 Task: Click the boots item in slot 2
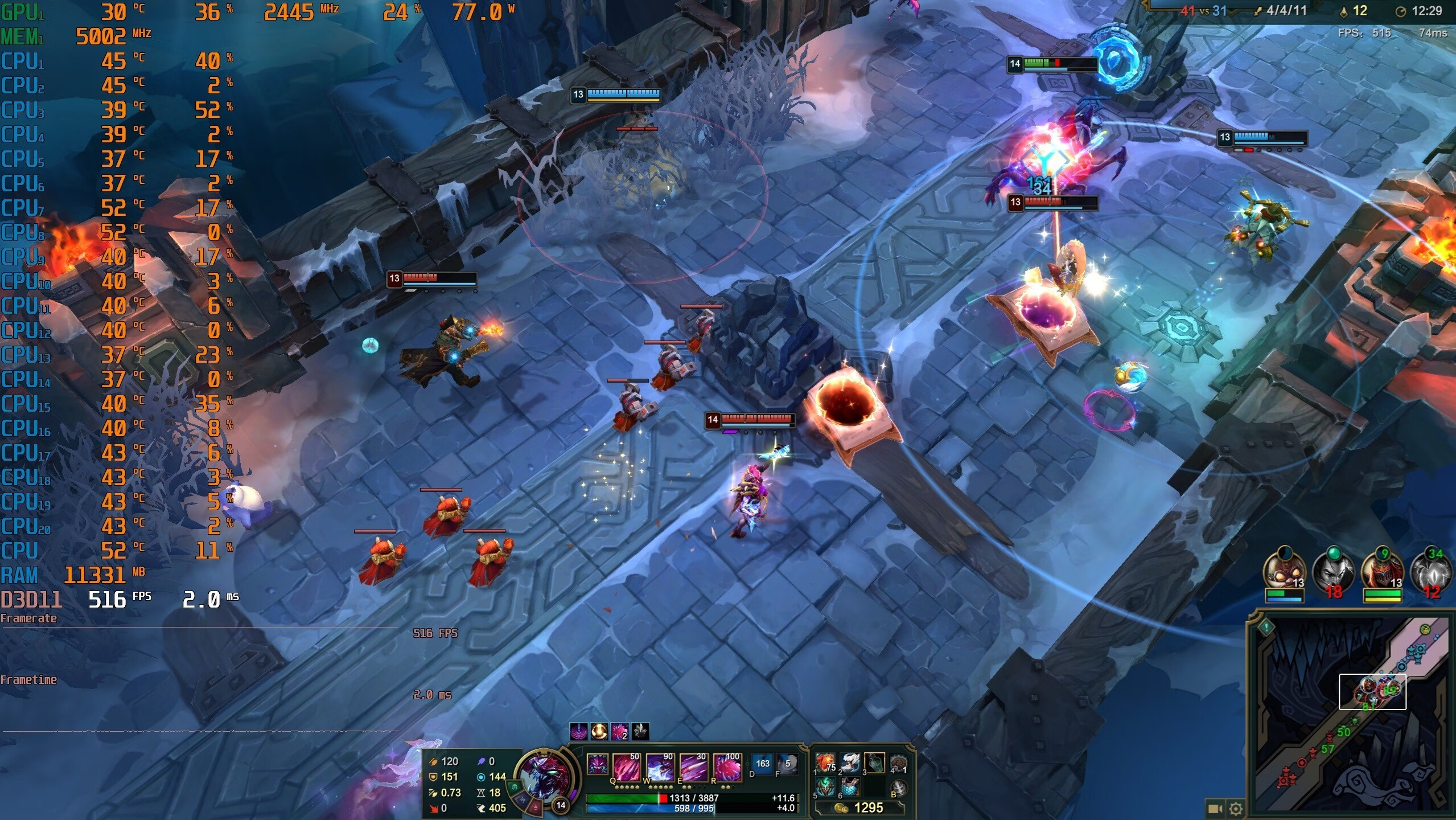(850, 763)
